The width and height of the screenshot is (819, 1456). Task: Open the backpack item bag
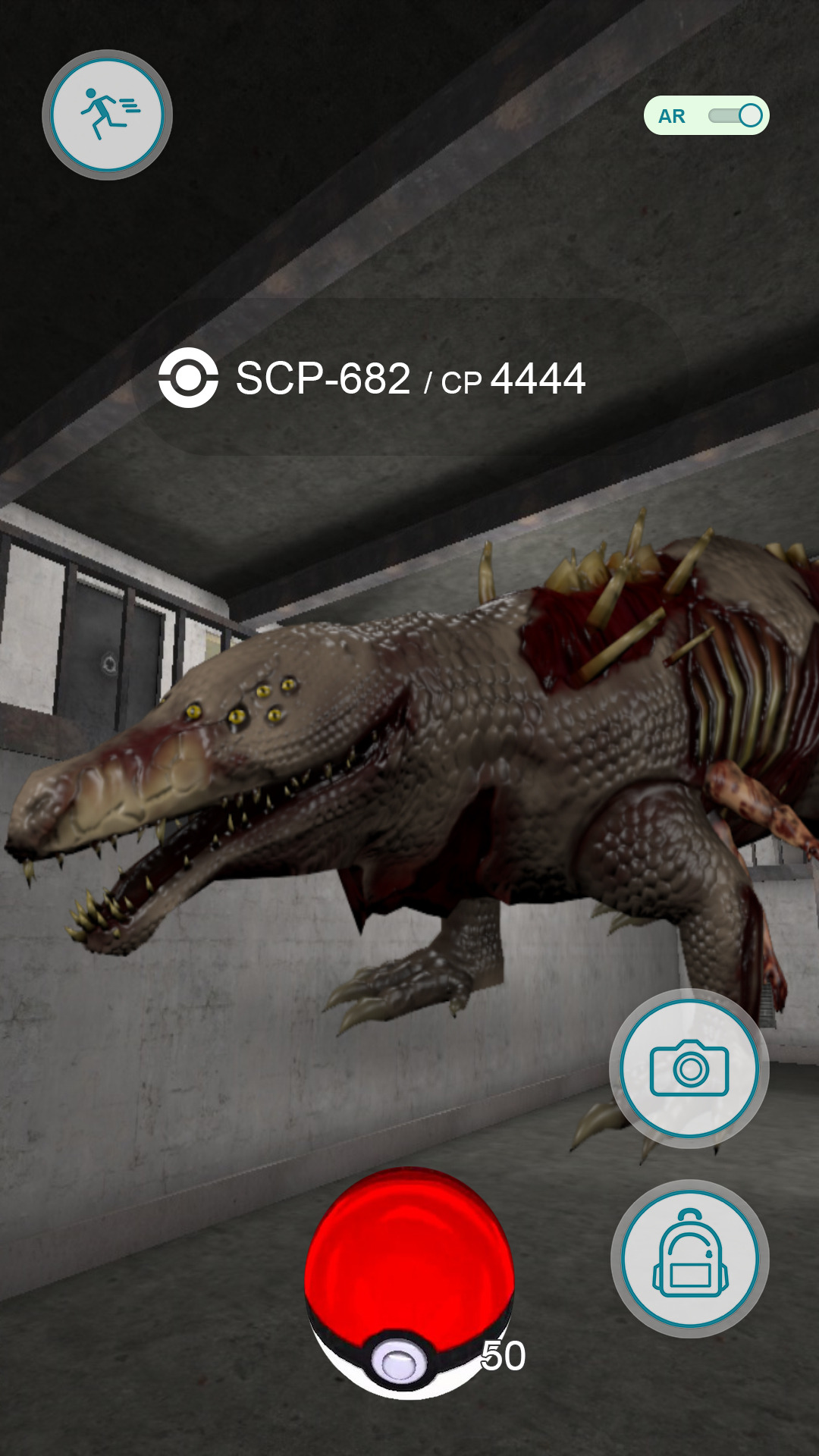689,1258
